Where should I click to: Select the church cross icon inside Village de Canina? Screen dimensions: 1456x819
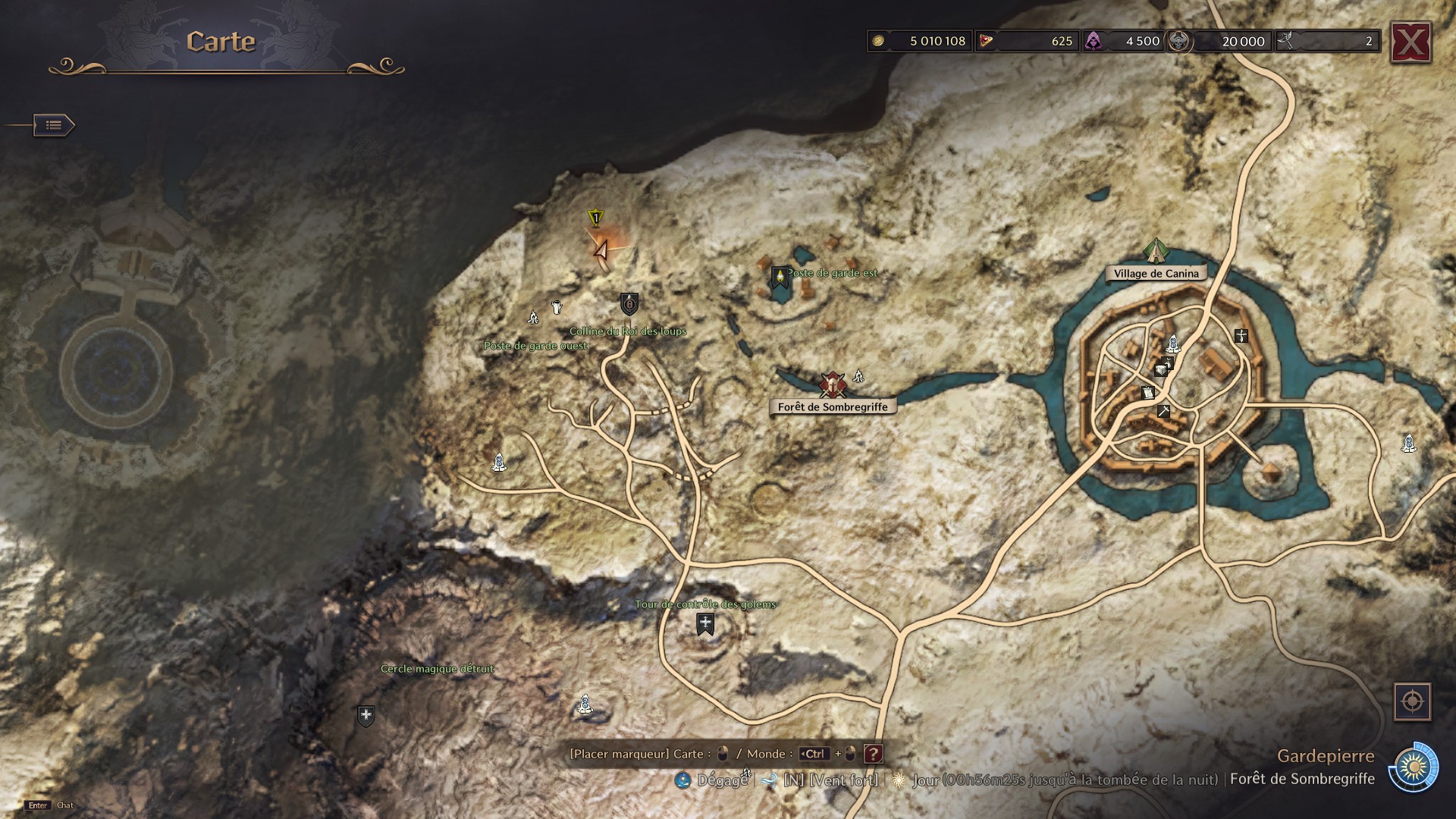click(x=1241, y=335)
